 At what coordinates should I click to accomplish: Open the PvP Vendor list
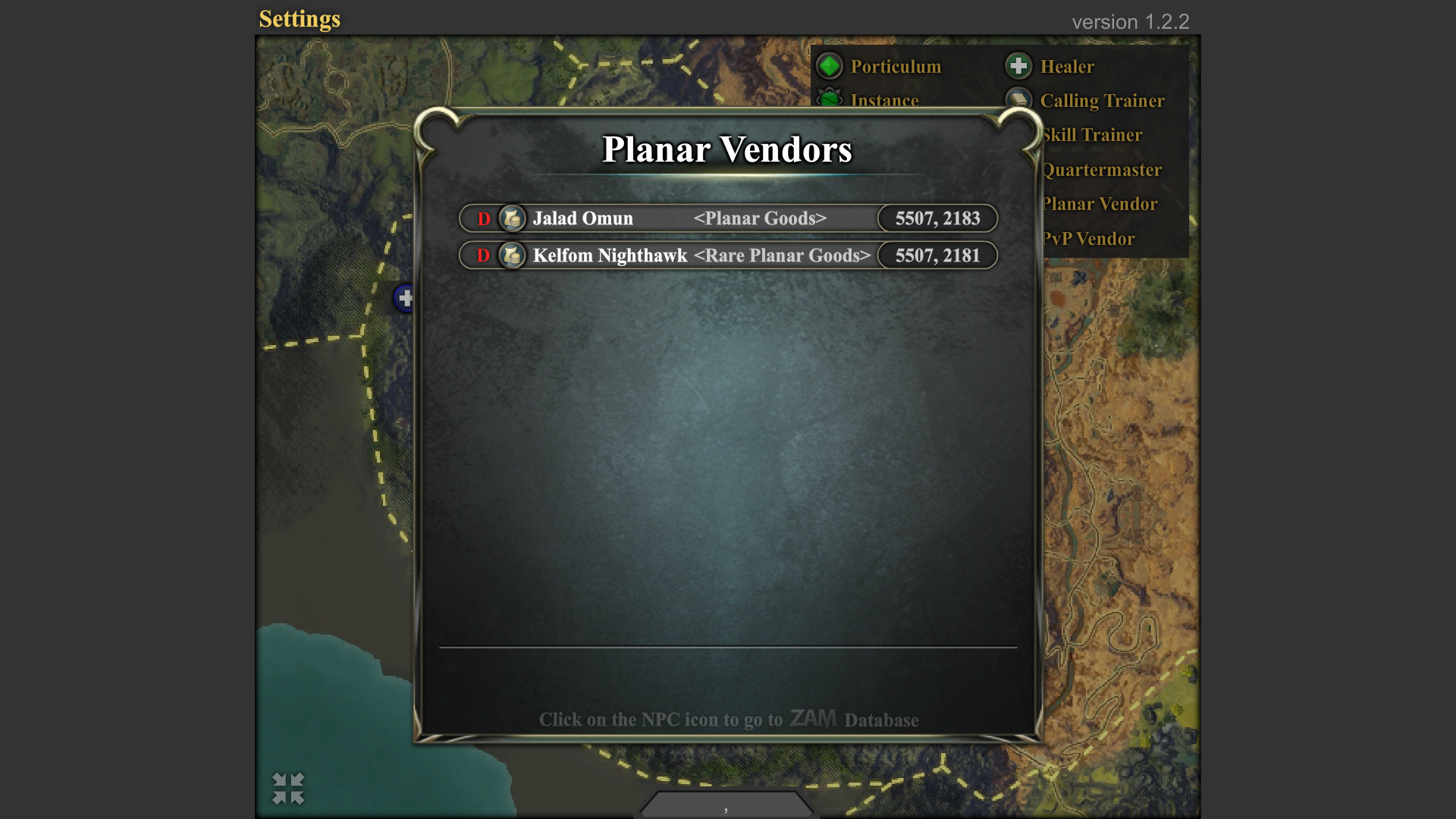point(1089,239)
